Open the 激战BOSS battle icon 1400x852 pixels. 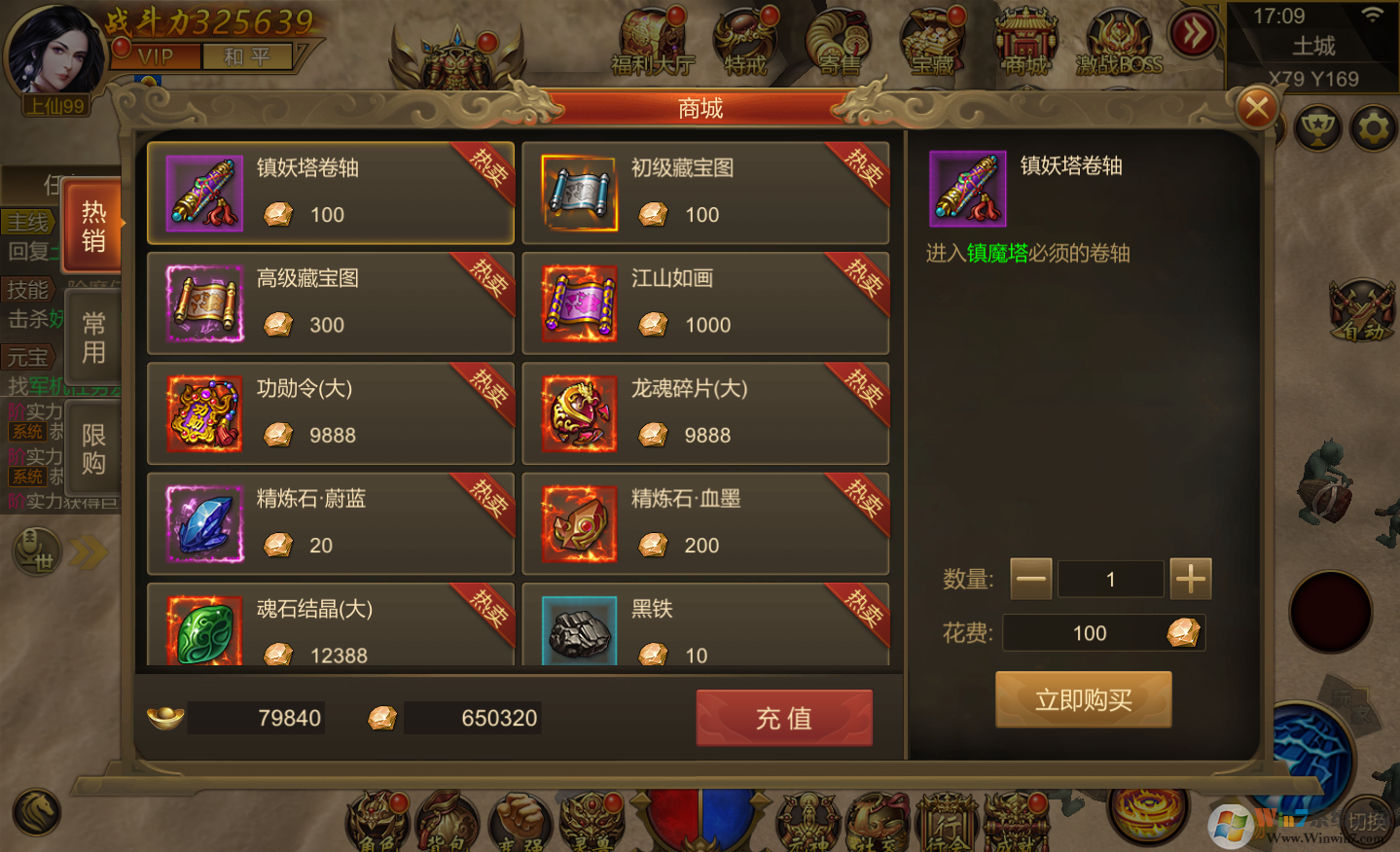click(x=1117, y=39)
